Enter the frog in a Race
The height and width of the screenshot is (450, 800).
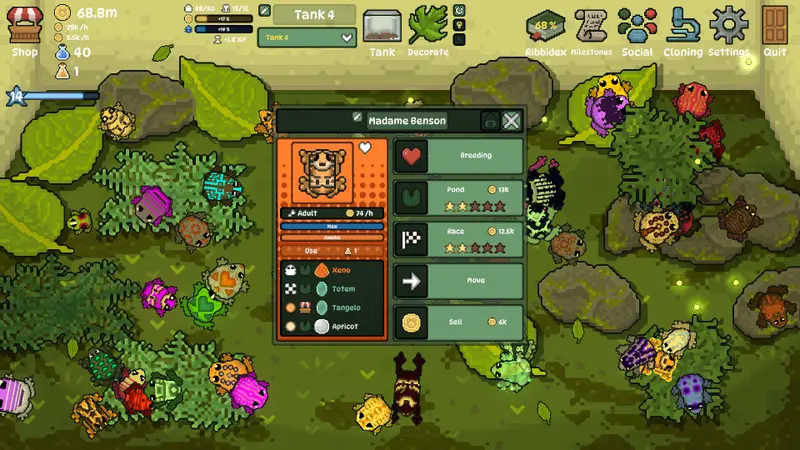(x=459, y=239)
